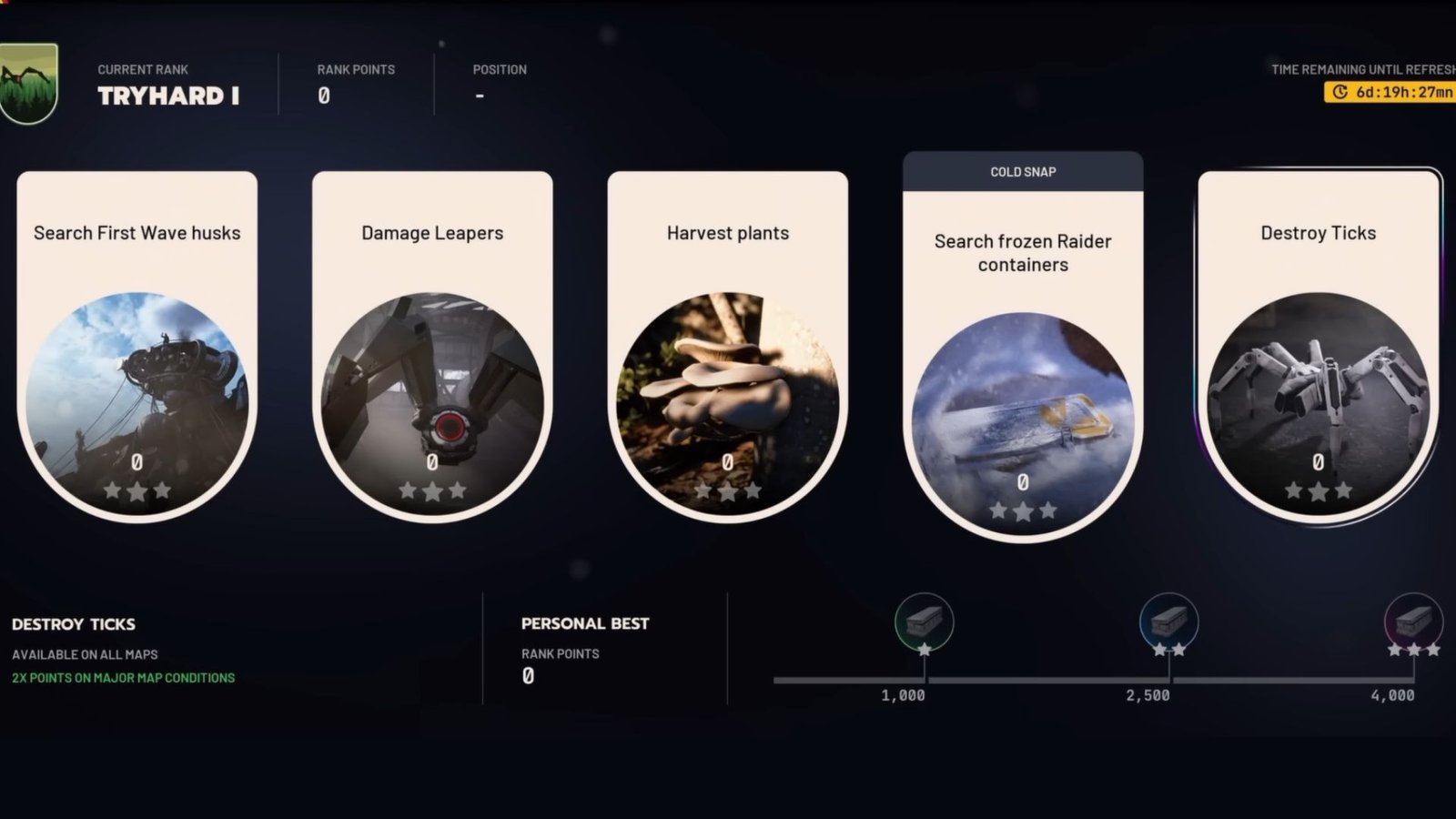Choose the Damage Leapers trial card
The image size is (1456, 819).
pyautogui.click(x=432, y=346)
